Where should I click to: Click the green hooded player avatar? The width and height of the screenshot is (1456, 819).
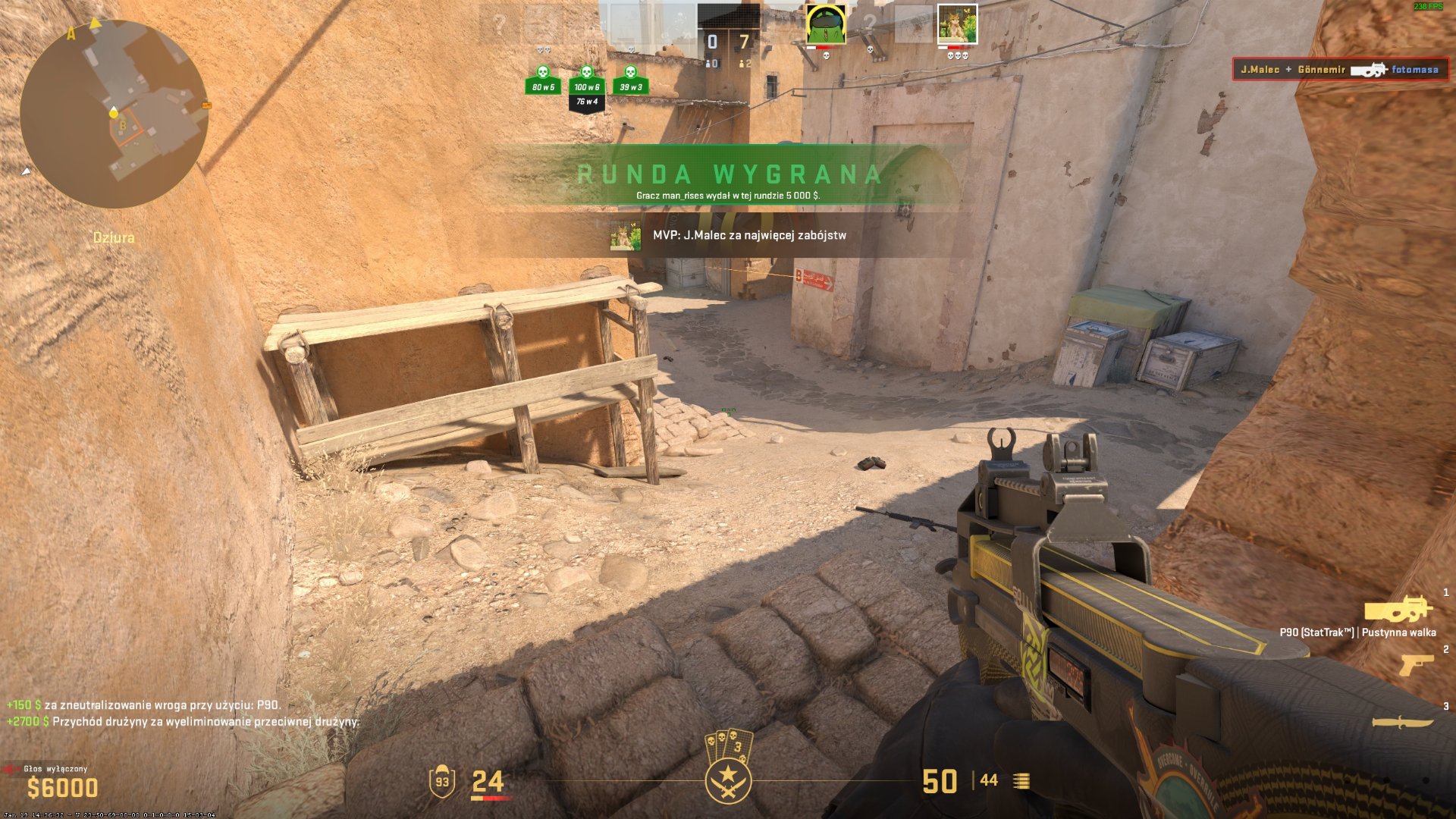pyautogui.click(x=825, y=24)
